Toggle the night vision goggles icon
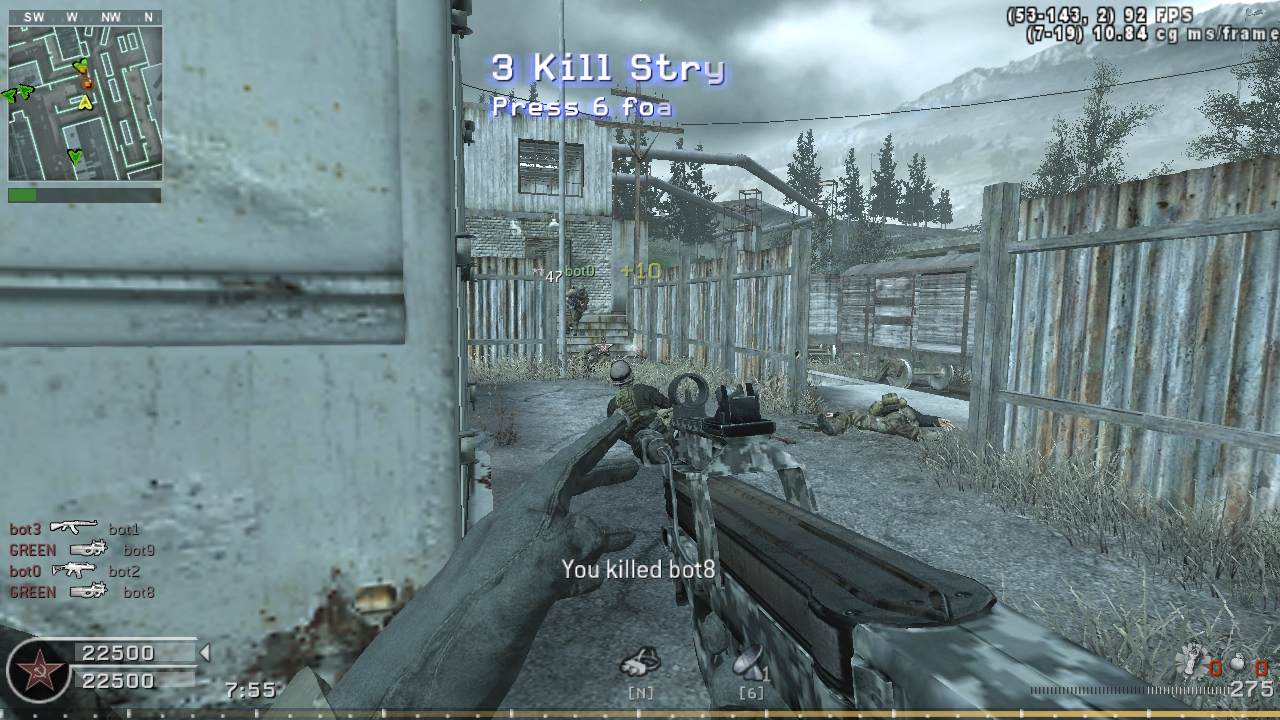Image resolution: width=1280 pixels, height=720 pixels. [x=639, y=662]
